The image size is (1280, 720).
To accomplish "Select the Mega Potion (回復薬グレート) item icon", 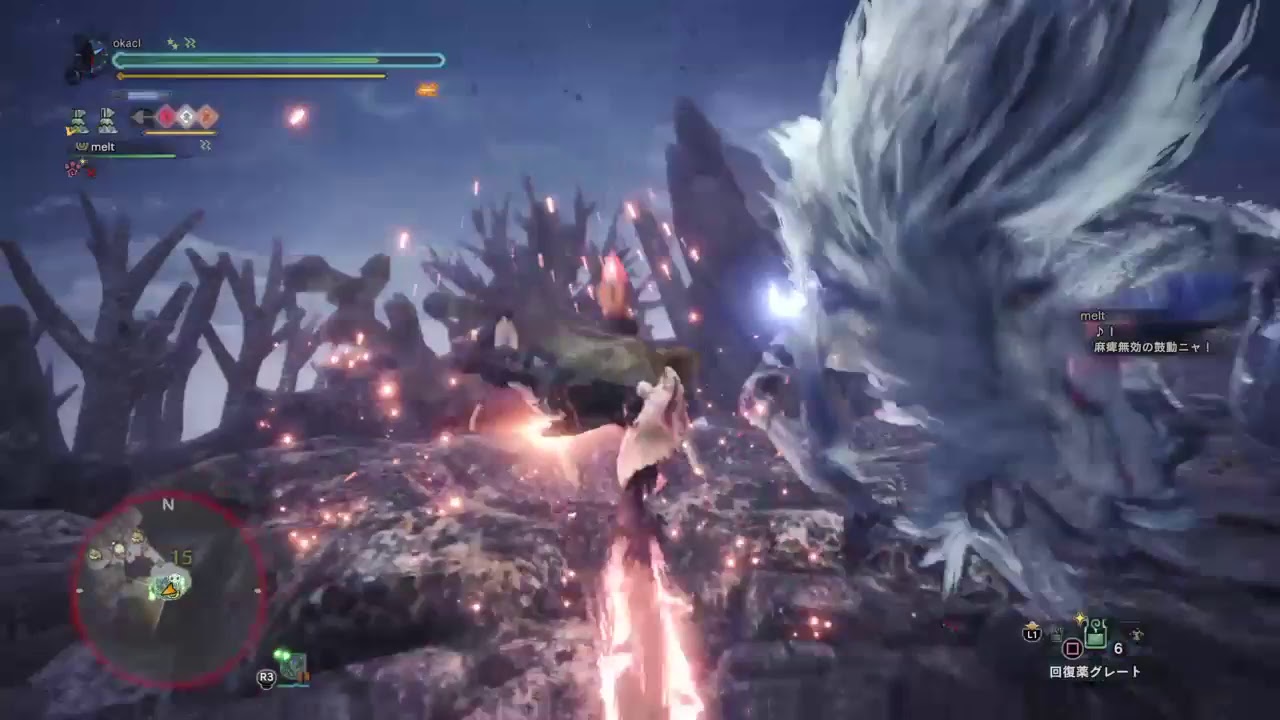I will tap(1095, 633).
